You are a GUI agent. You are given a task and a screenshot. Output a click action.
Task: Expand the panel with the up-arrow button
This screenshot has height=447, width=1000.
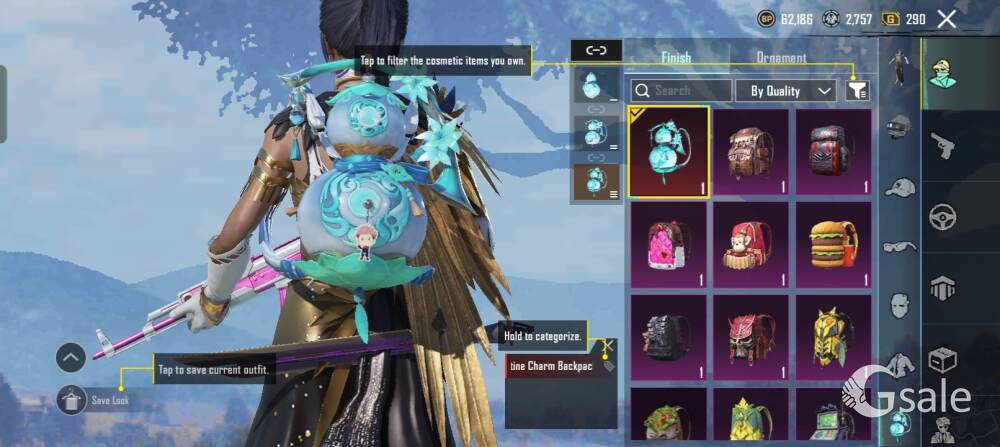point(70,357)
